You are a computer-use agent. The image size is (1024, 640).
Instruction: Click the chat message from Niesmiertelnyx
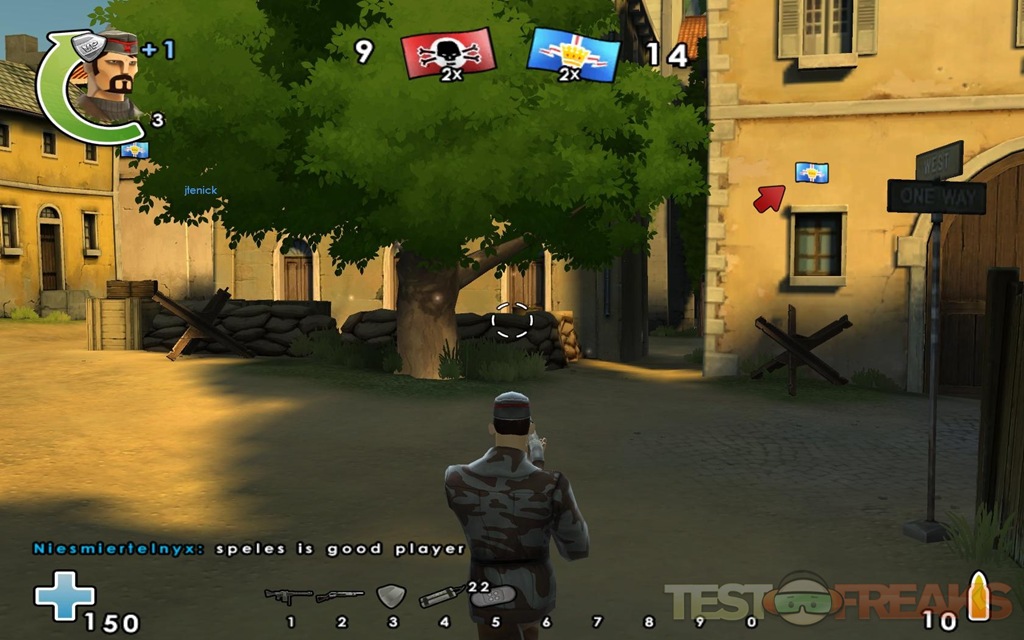pos(249,548)
